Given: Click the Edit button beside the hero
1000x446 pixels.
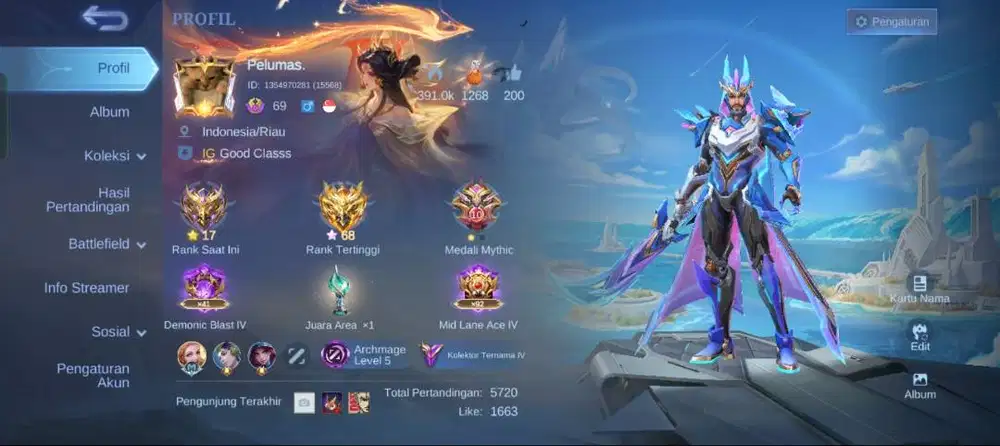Looking at the screenshot, I should point(920,337).
